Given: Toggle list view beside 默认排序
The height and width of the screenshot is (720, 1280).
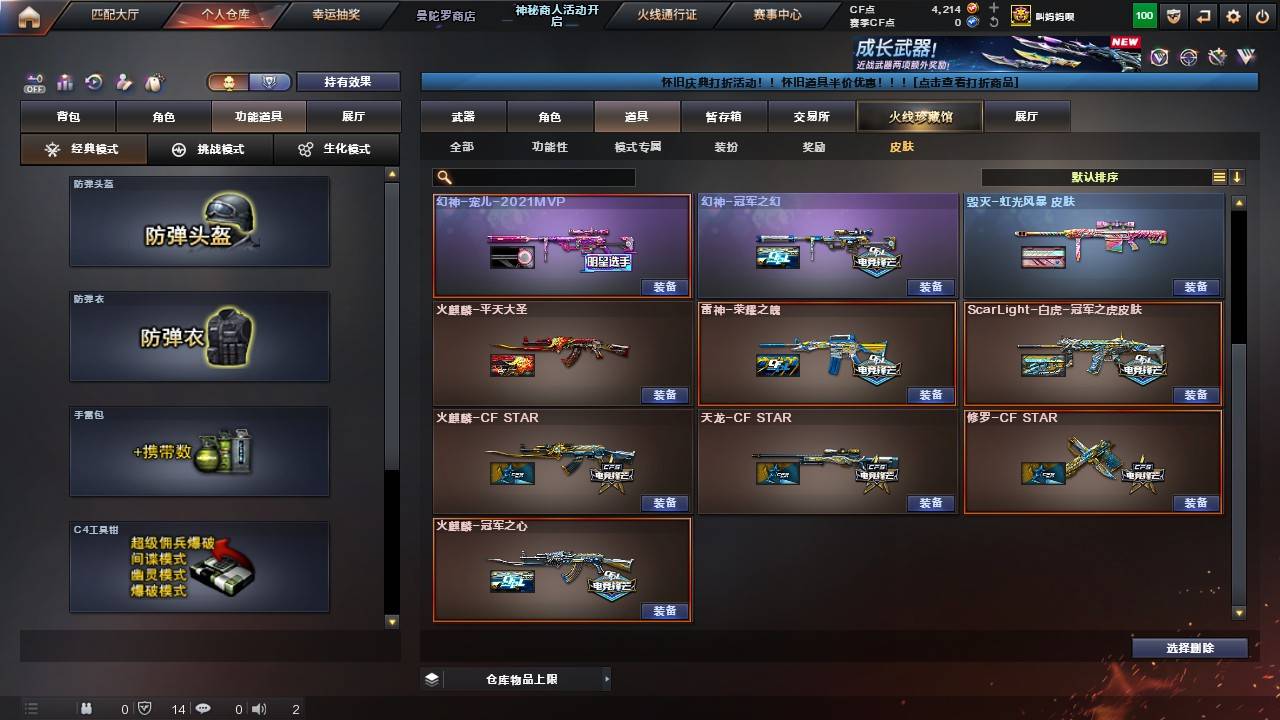Looking at the screenshot, I should pyautogui.click(x=1219, y=176).
